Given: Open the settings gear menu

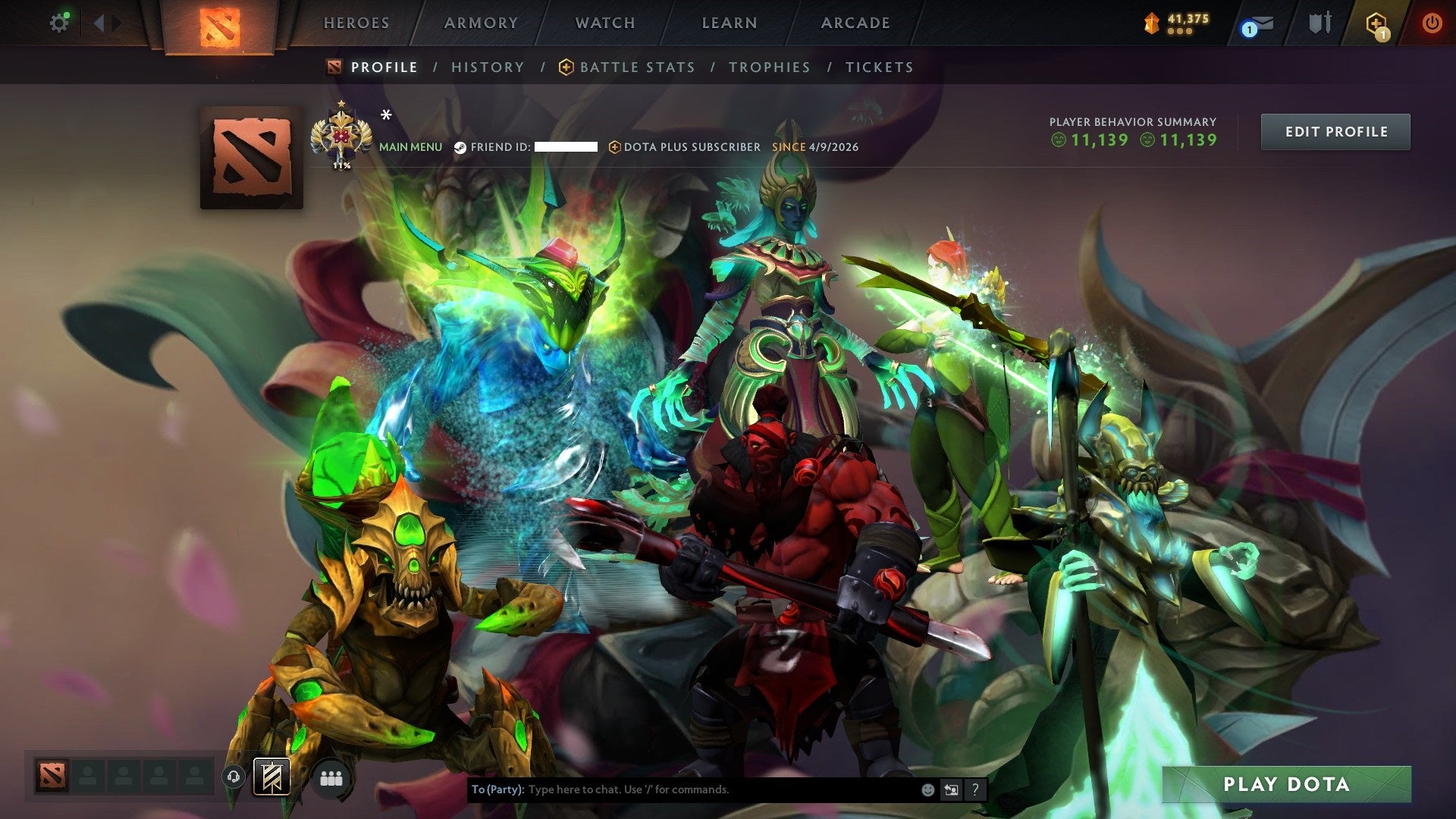Looking at the screenshot, I should point(60,23).
